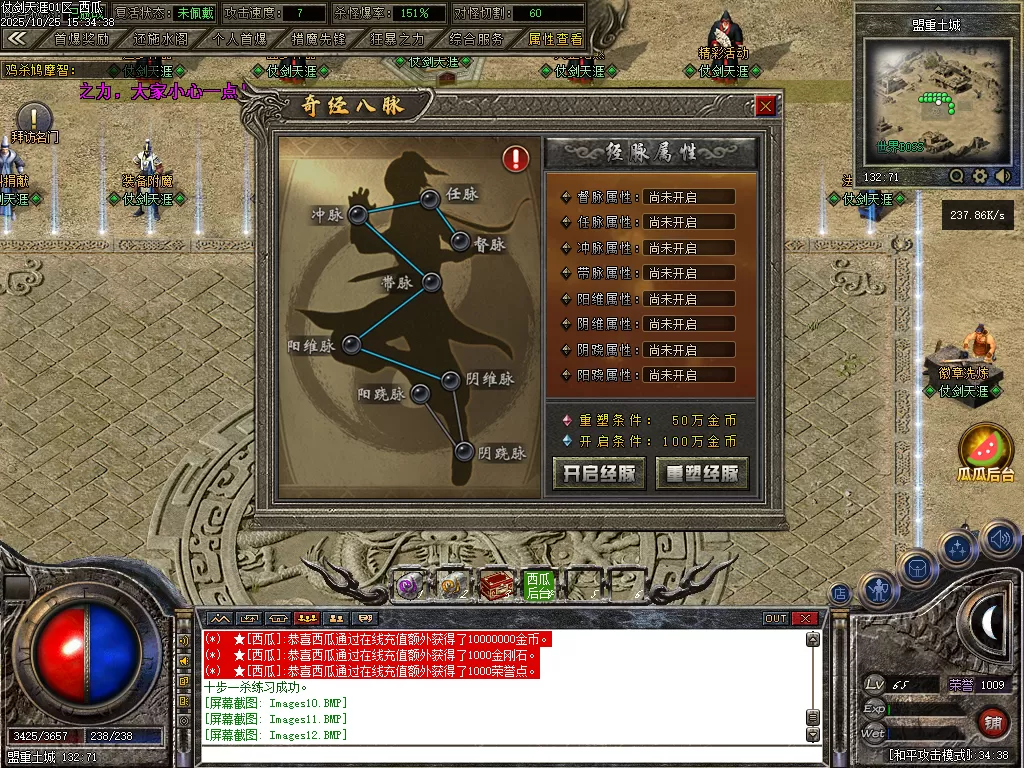This screenshot has width=1024, height=768.
Task: Click the red exclamation info icon
Action: coord(515,159)
